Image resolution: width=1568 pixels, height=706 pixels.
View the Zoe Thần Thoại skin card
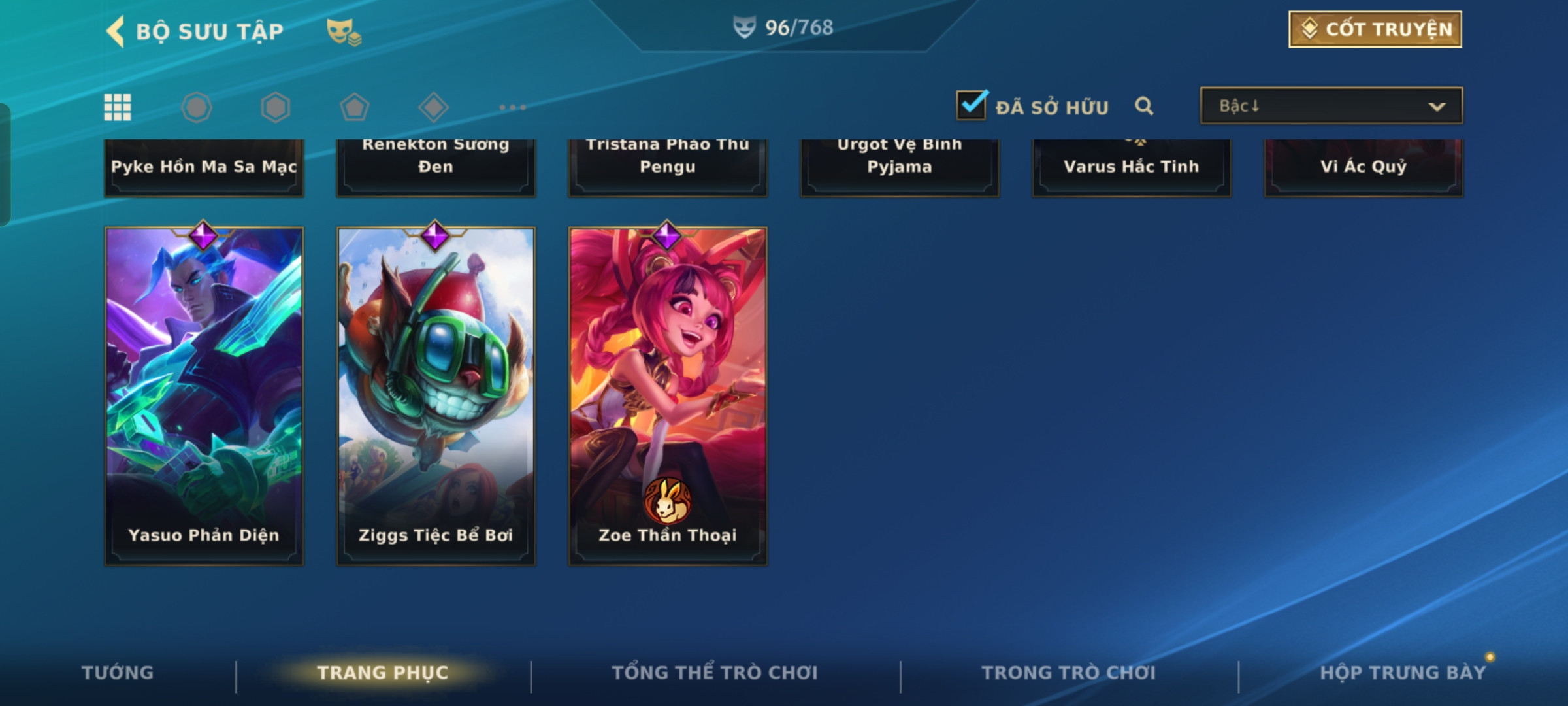click(668, 396)
